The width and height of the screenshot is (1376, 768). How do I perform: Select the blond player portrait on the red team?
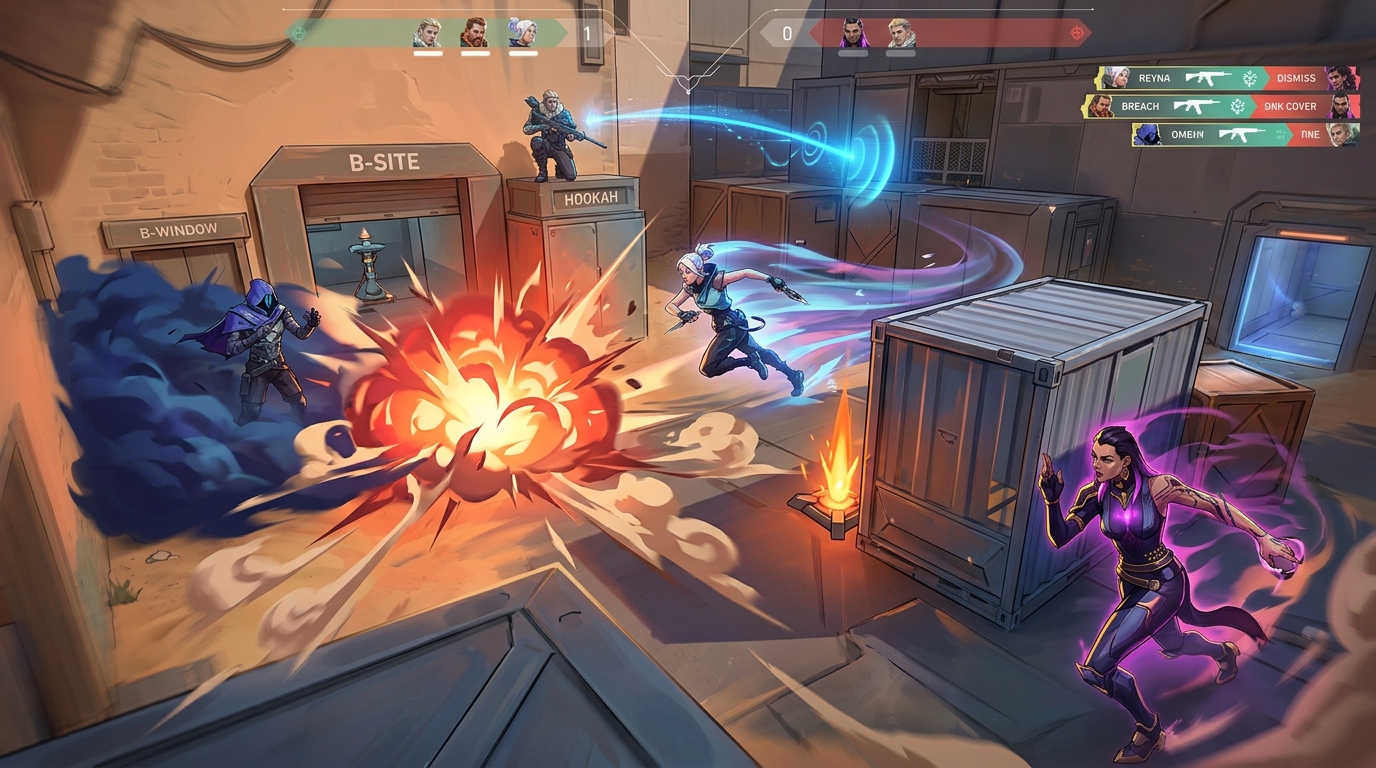click(x=900, y=33)
